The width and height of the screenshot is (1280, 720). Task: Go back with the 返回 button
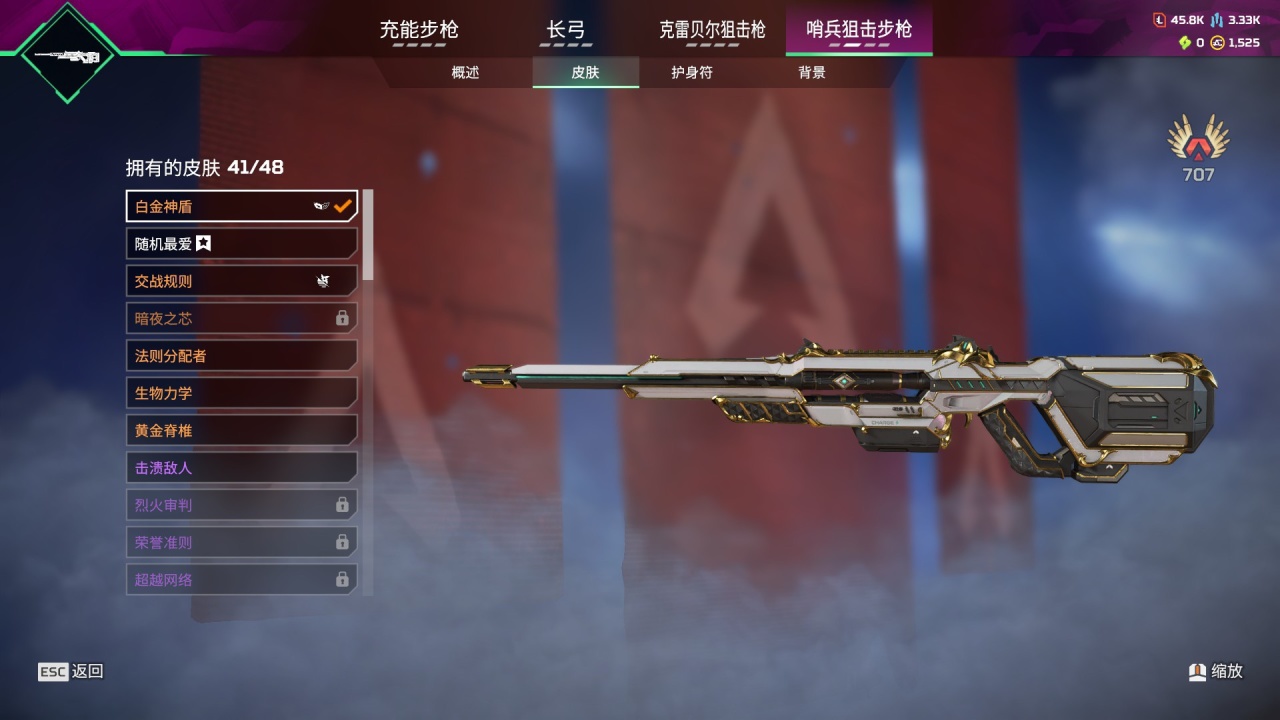pyautogui.click(x=71, y=672)
